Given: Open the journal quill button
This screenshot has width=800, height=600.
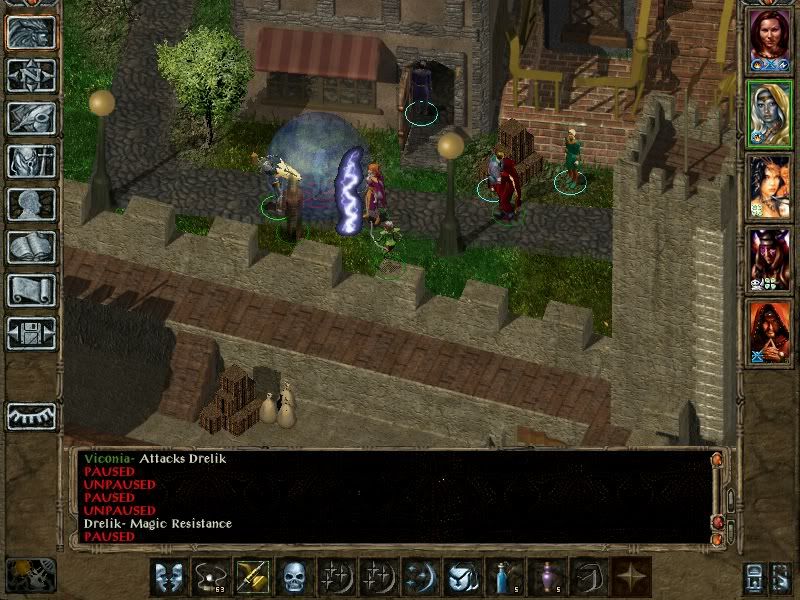Looking at the screenshot, I should pyautogui.click(x=32, y=118).
